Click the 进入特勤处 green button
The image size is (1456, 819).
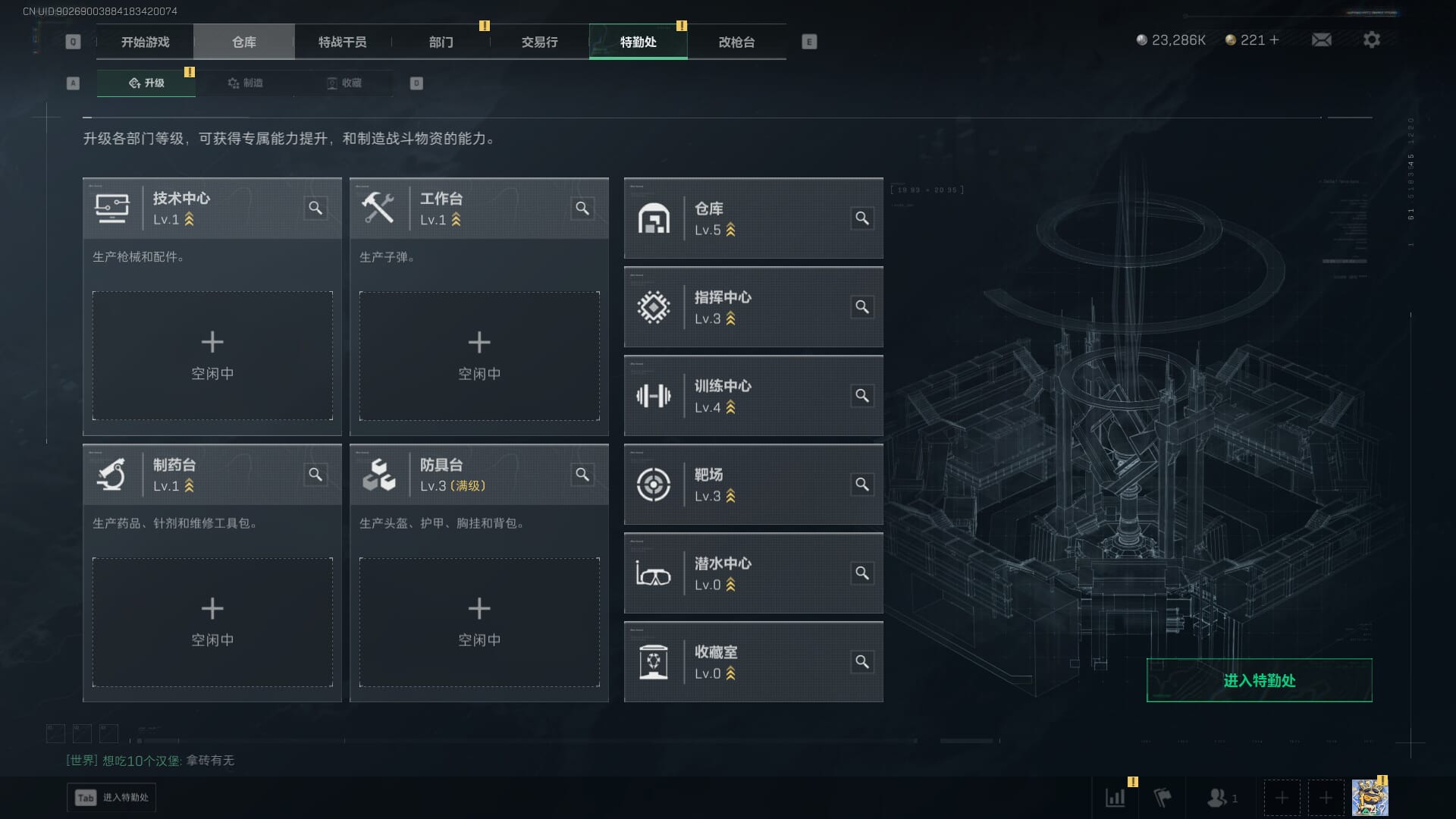click(x=1259, y=680)
